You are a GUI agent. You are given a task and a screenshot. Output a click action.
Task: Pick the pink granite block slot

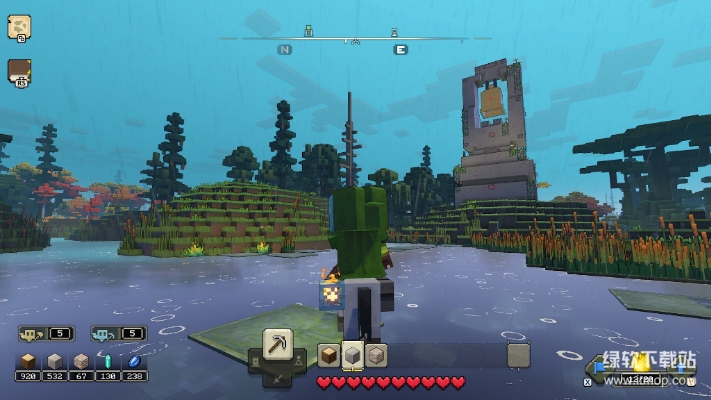[x=376, y=354]
